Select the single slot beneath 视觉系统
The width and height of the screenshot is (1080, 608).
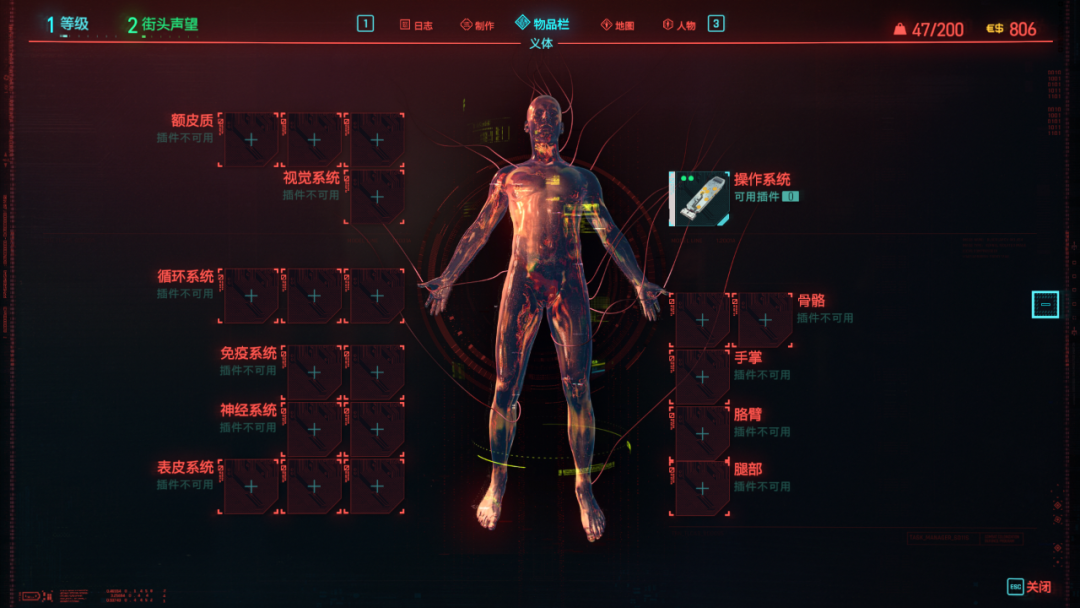click(377, 196)
